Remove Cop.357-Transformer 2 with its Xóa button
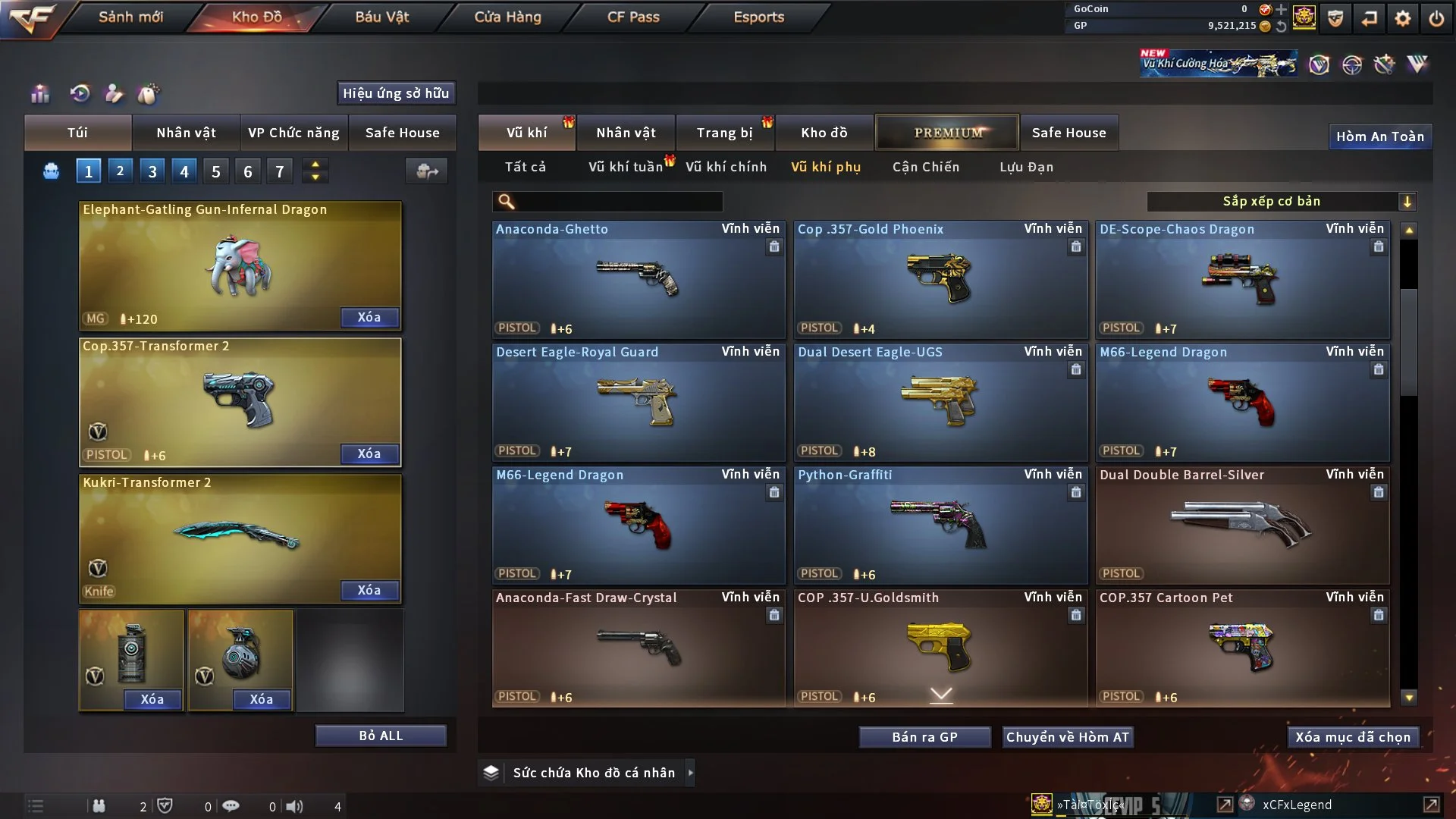The height and width of the screenshot is (819, 1456). (369, 453)
